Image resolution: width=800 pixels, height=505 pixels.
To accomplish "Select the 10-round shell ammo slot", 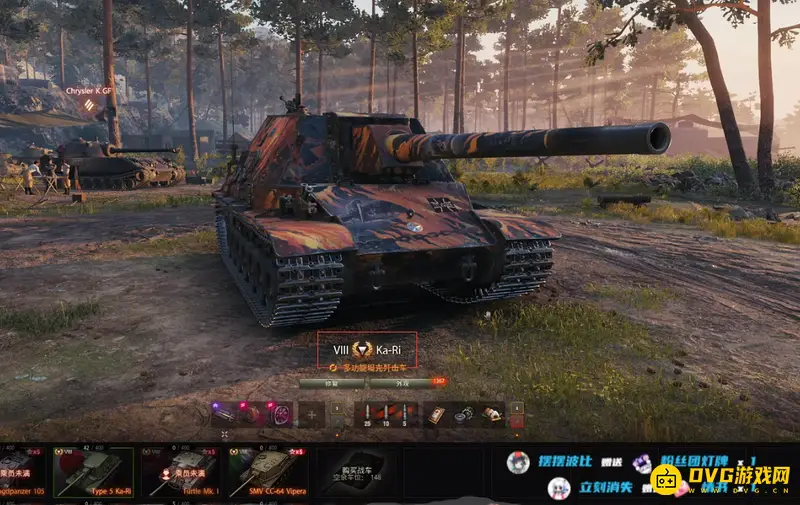I will tap(387, 414).
